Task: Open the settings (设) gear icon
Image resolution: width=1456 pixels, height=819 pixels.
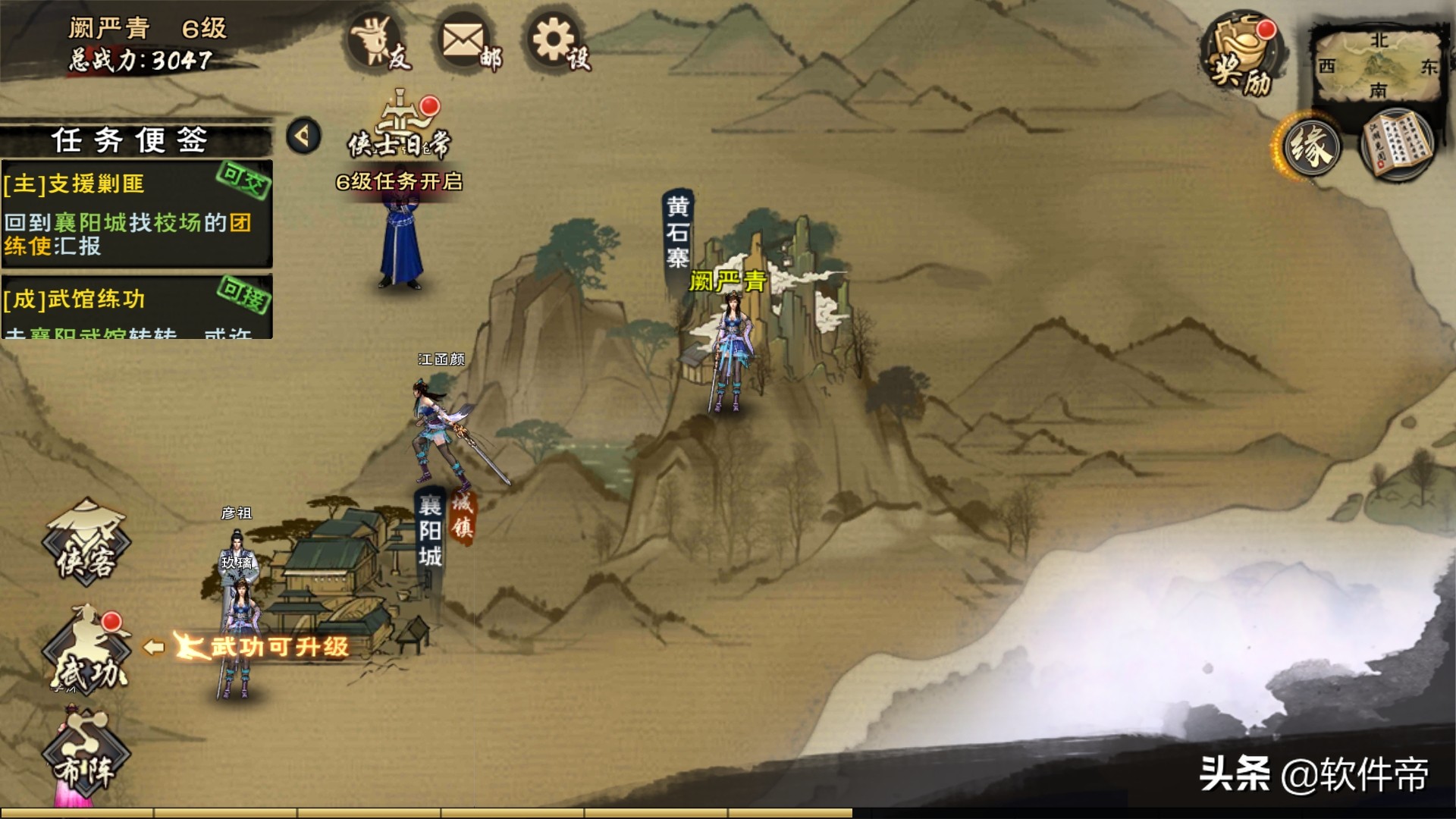Action: click(x=557, y=42)
